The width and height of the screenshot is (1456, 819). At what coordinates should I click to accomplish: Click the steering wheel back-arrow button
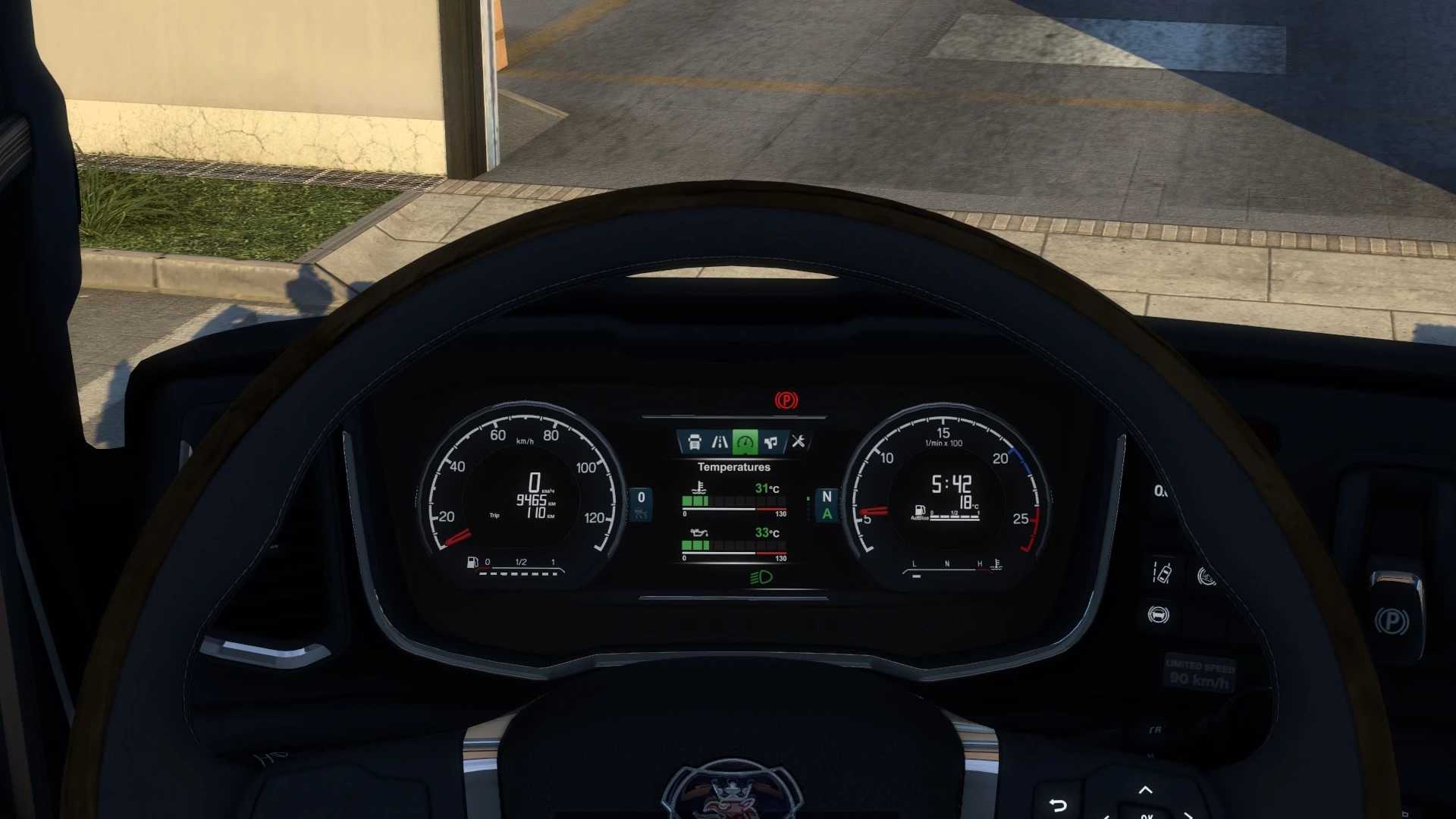[x=1058, y=805]
